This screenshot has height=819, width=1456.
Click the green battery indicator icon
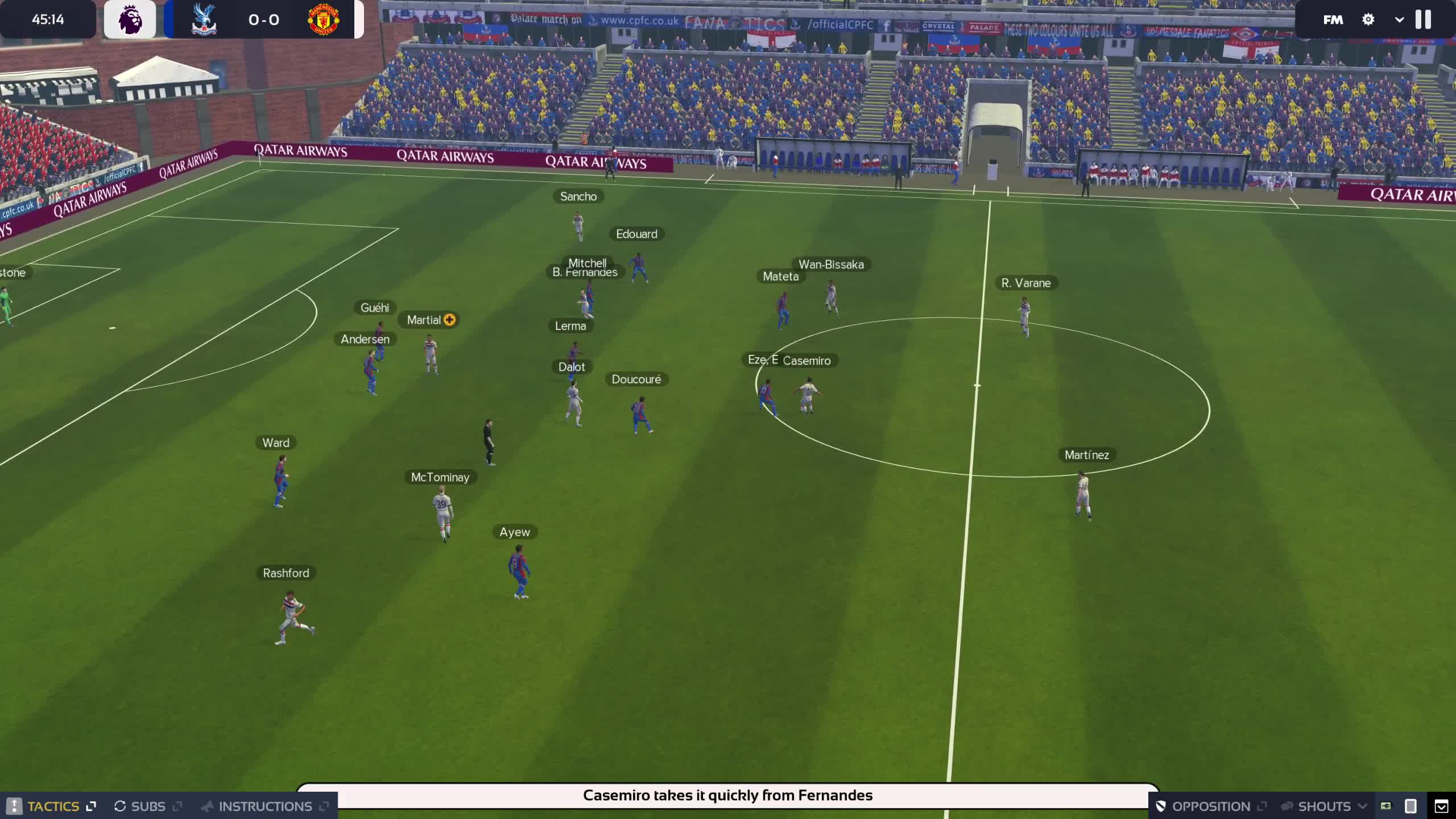(x=1385, y=806)
